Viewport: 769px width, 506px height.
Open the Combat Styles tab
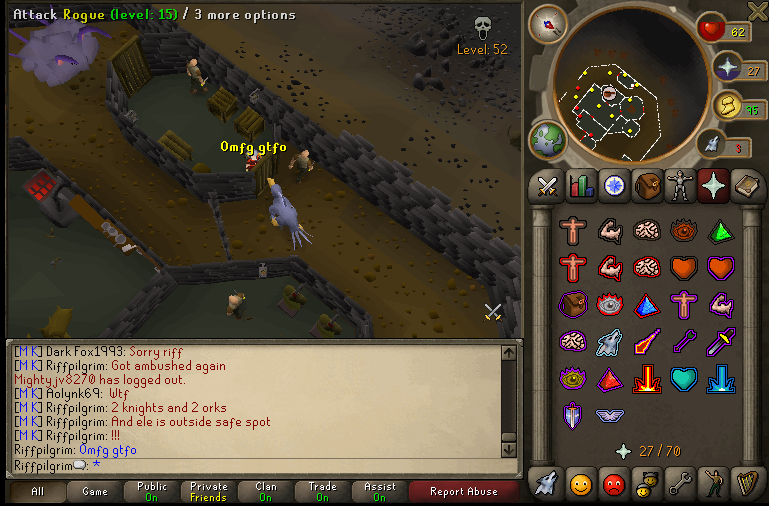pyautogui.click(x=547, y=186)
